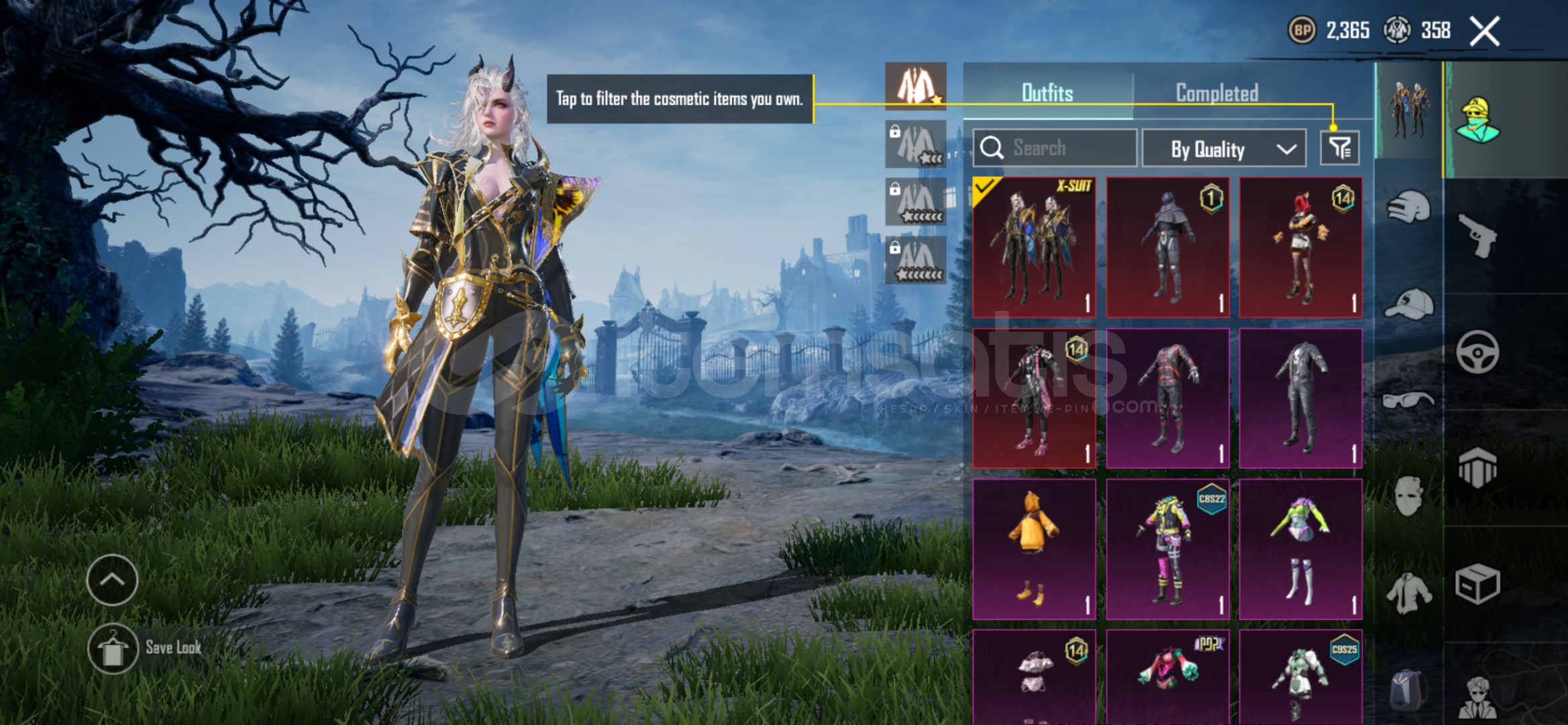Toggle the owned items filter icon
Viewport: 1568px width, 725px height.
coord(1339,148)
